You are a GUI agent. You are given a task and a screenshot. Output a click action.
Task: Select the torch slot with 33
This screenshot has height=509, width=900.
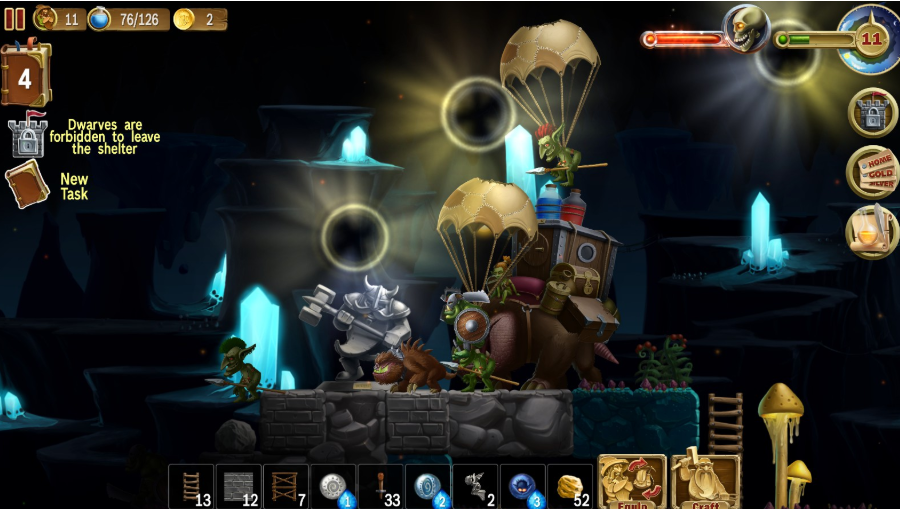click(x=381, y=487)
